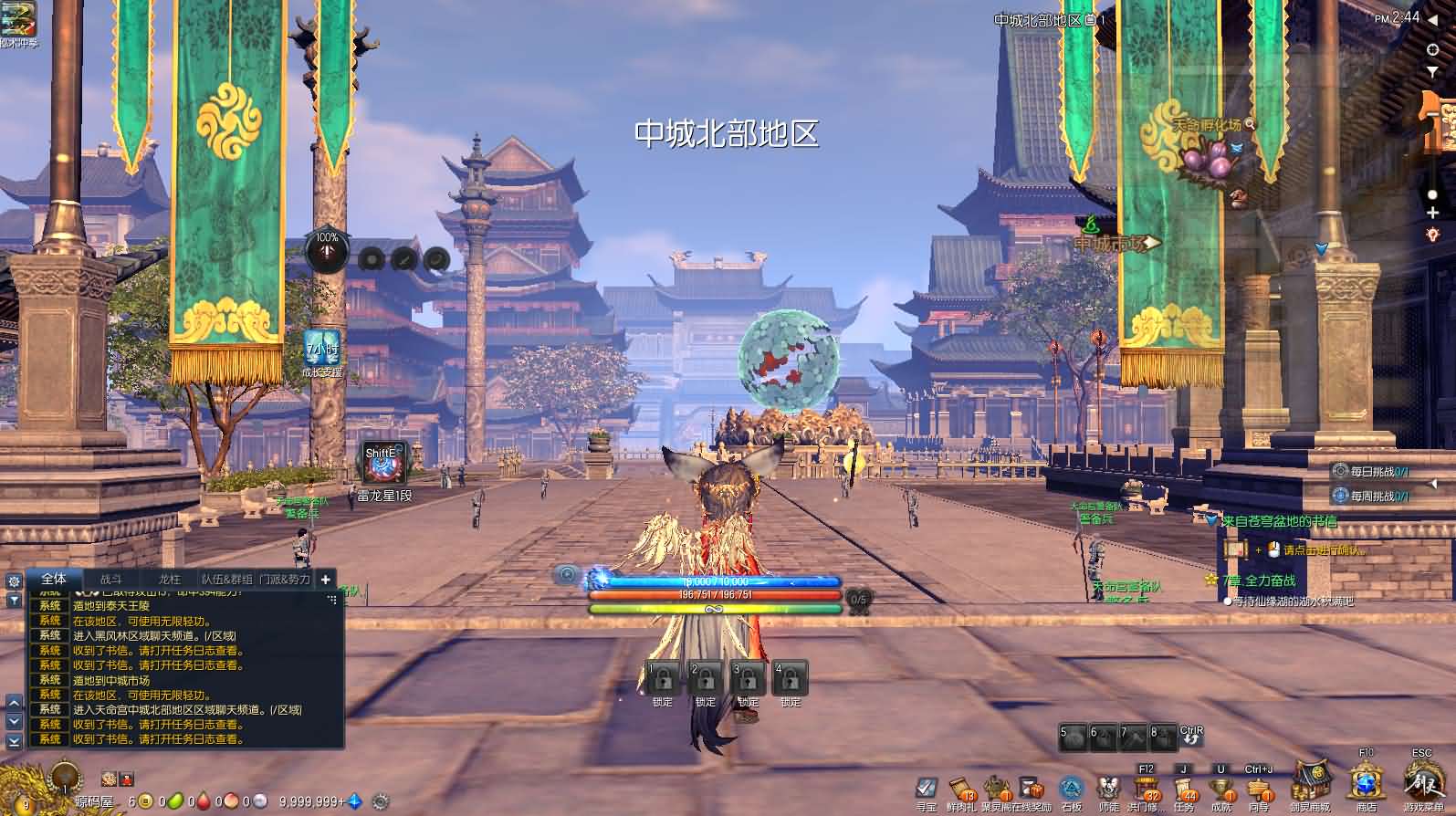This screenshot has height=816, width=1456.
Task: Open the 商店 shop icon
Action: [1366, 785]
